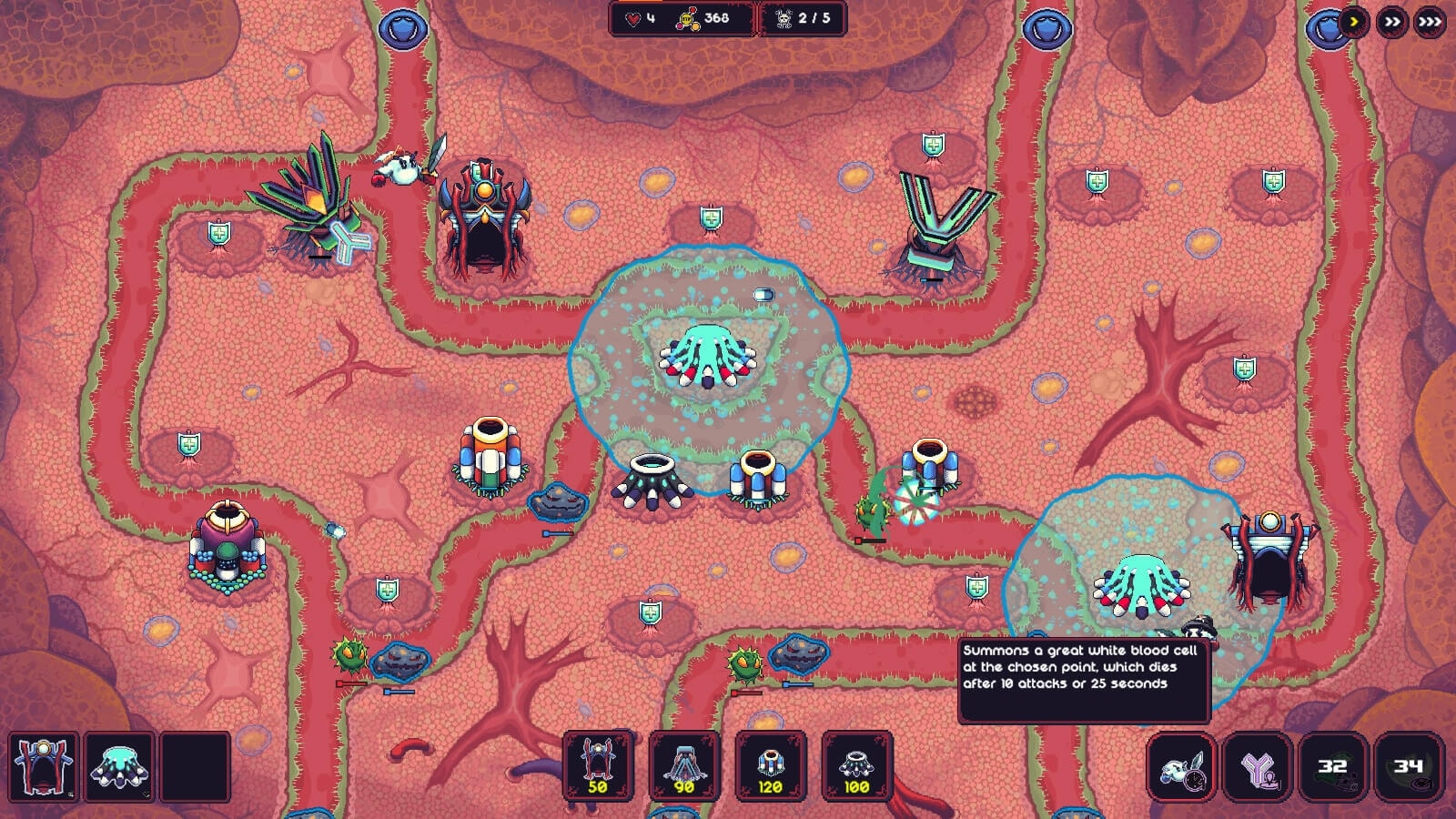
Task: Buy the 50-cost red gate tower
Action: [x=597, y=765]
